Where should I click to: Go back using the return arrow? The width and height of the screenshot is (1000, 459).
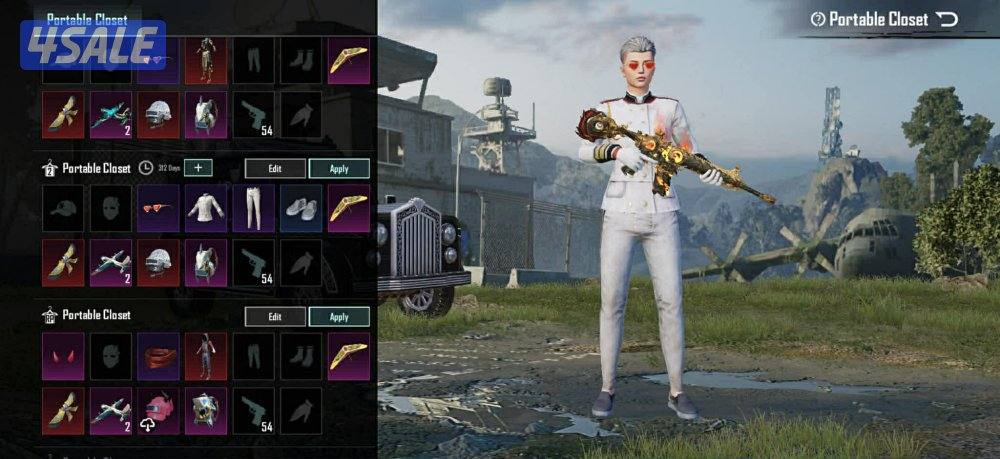948,19
